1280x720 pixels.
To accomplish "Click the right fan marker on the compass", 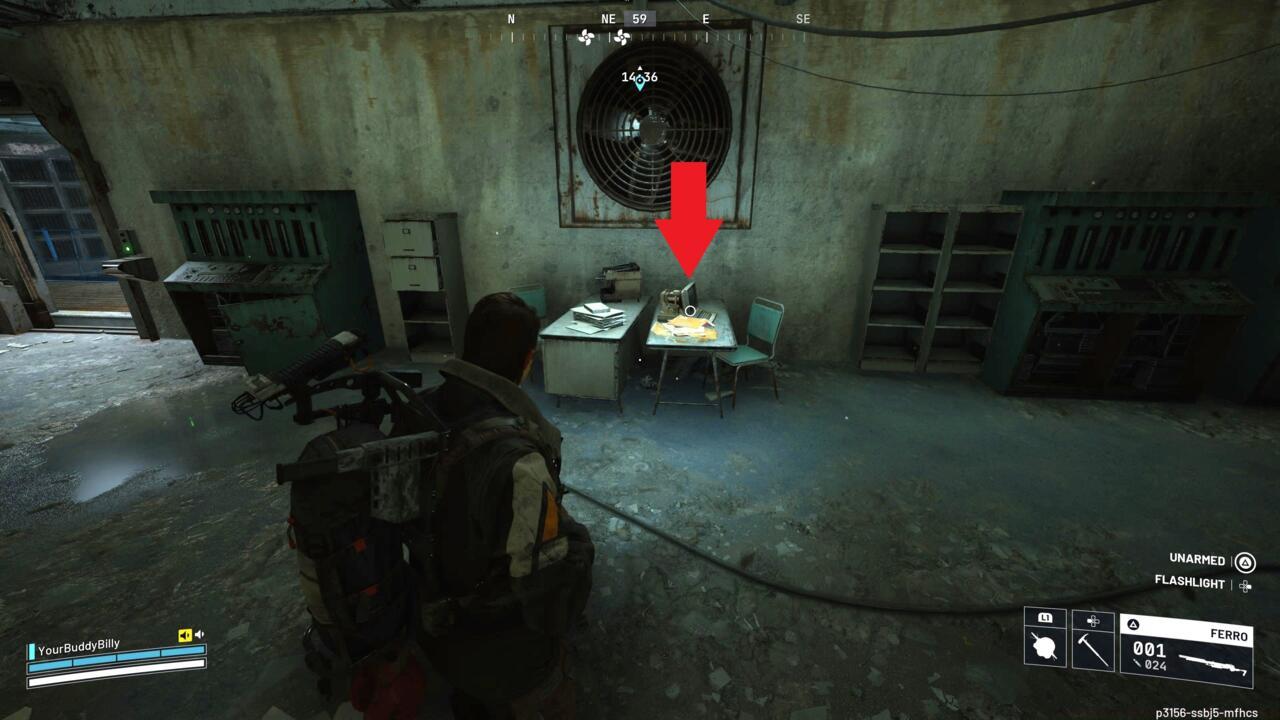I will pos(622,37).
